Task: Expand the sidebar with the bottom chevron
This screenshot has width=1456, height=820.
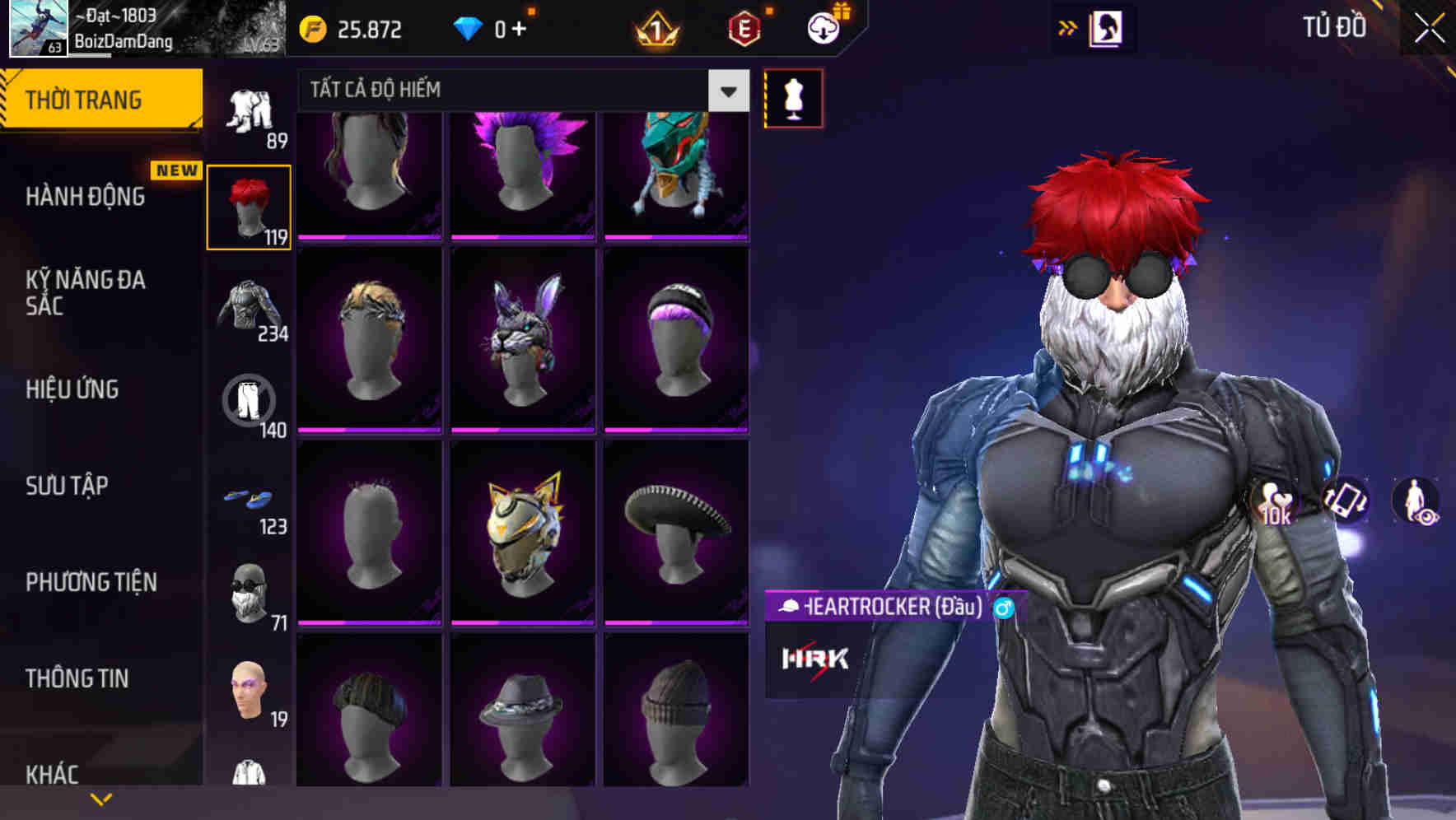Action: point(100,797)
